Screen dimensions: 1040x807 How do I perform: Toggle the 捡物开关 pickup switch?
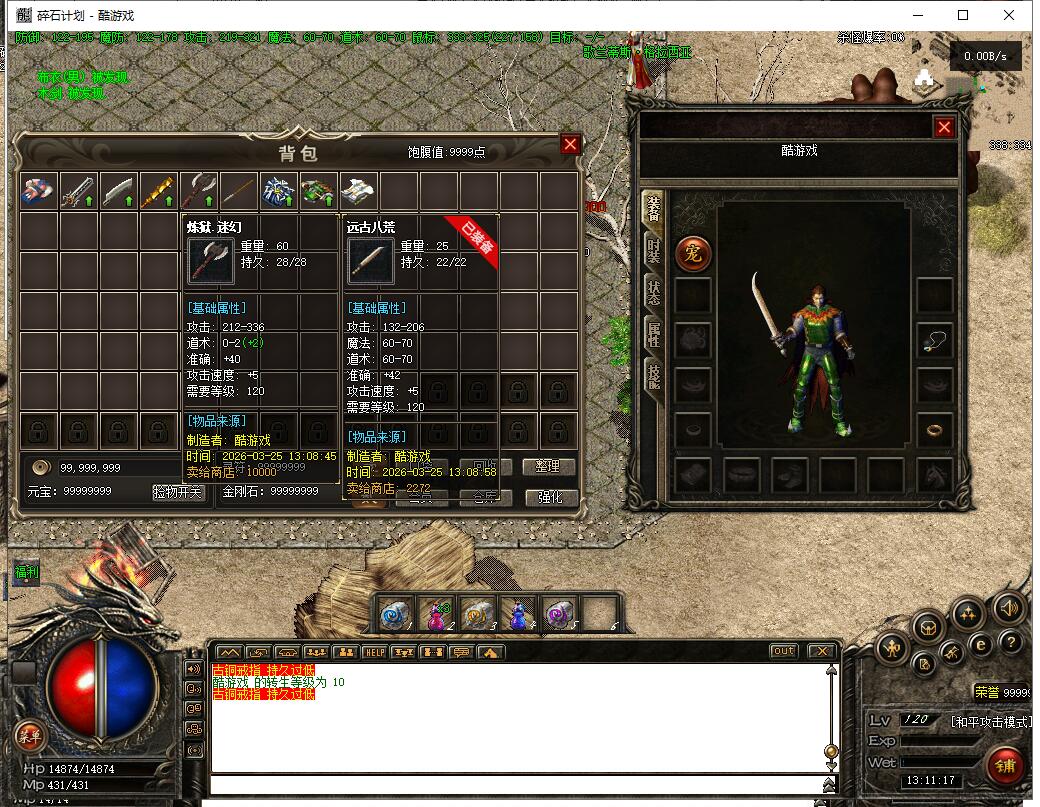coord(178,492)
